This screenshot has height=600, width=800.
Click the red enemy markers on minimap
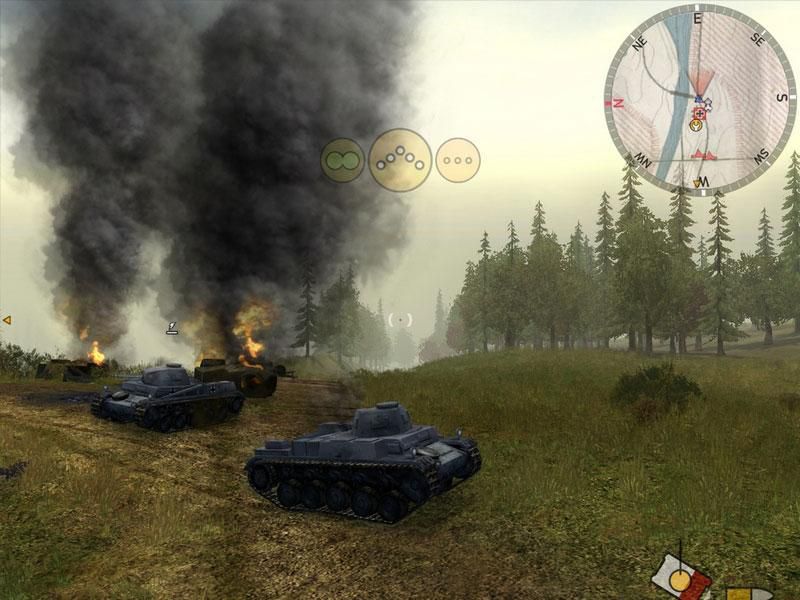coord(705,155)
